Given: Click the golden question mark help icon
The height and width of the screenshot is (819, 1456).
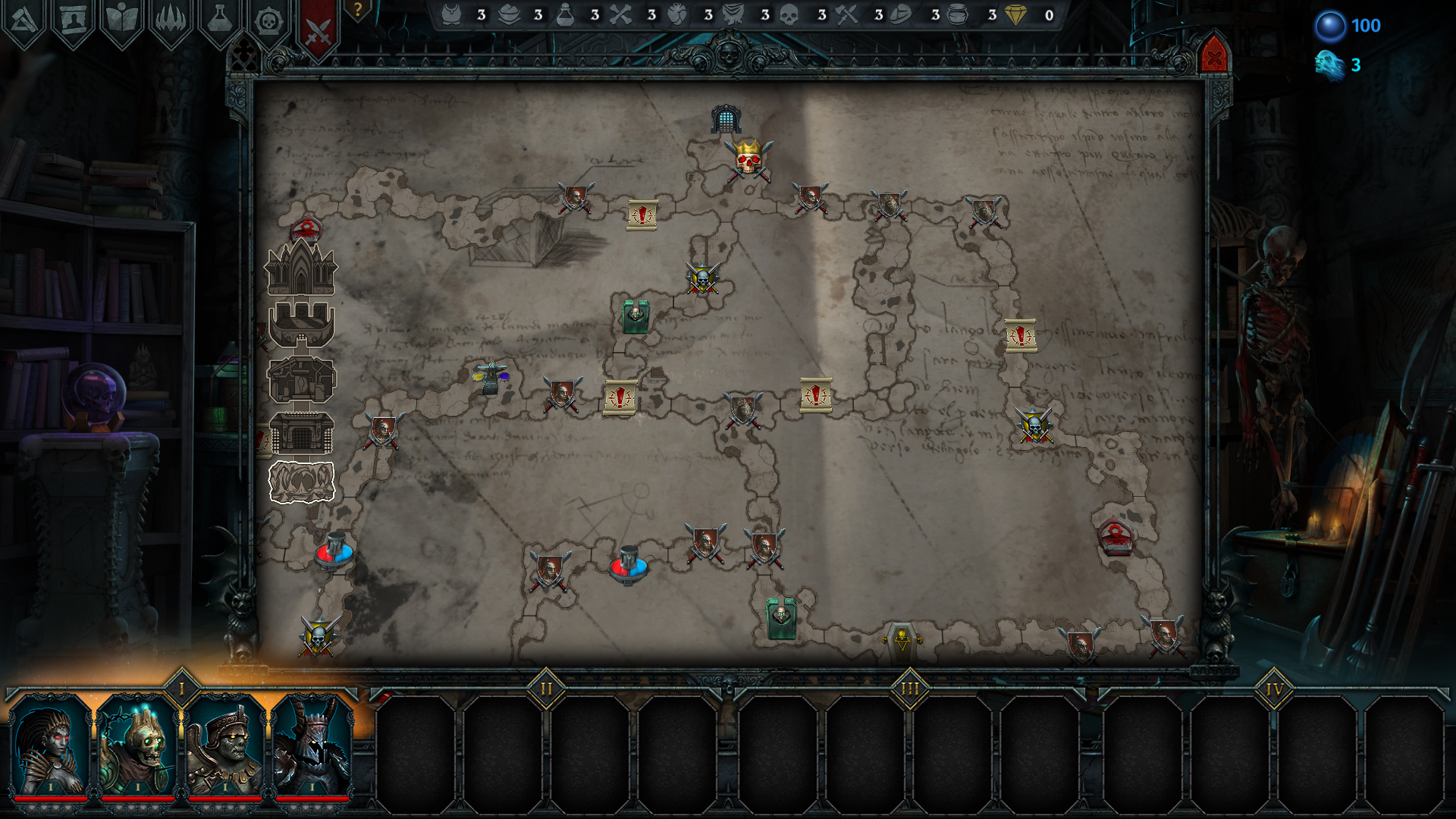Looking at the screenshot, I should click(x=356, y=11).
